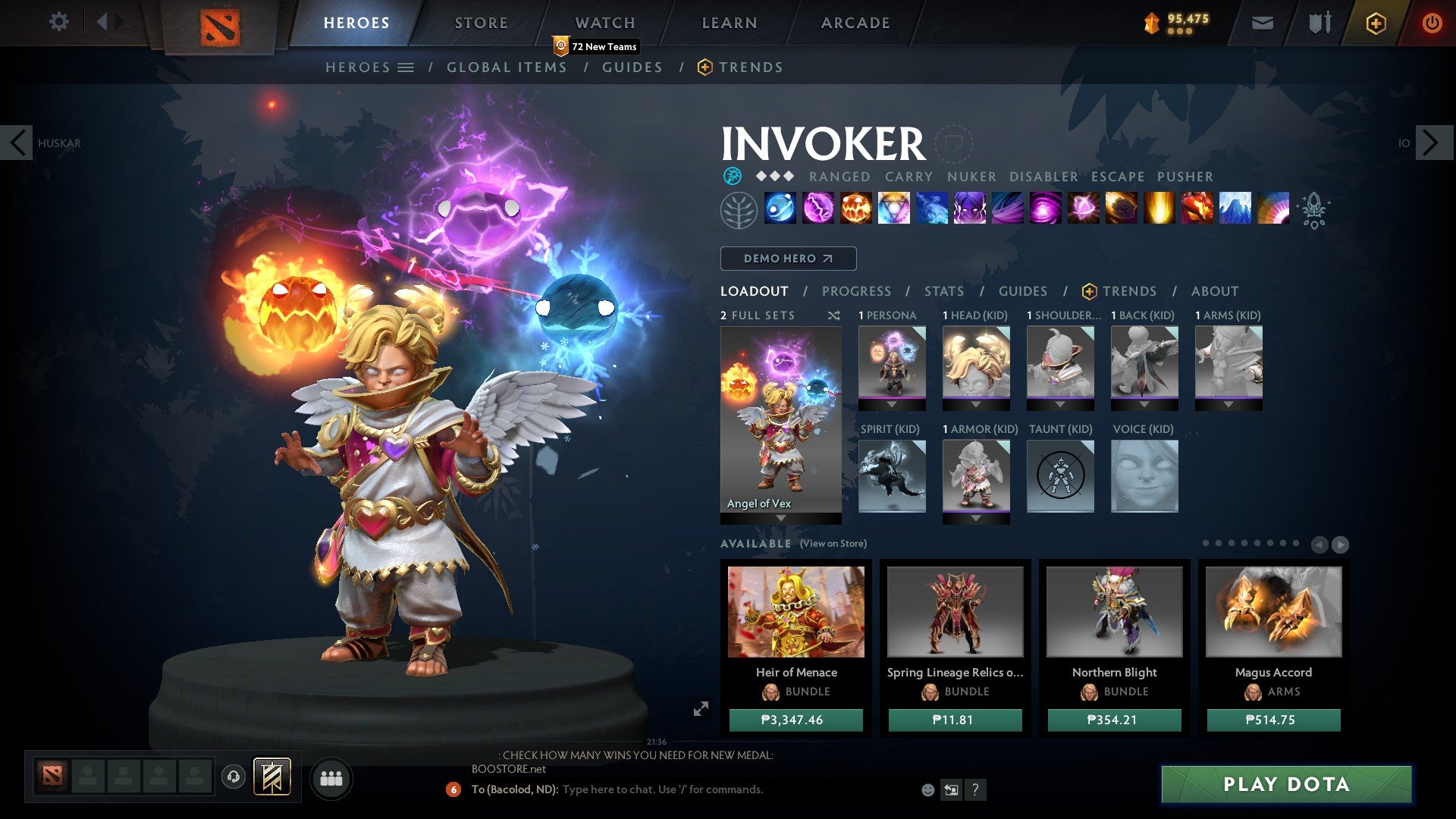Open the mail notifications icon
Viewport: 1456px width, 819px height.
1262,23
